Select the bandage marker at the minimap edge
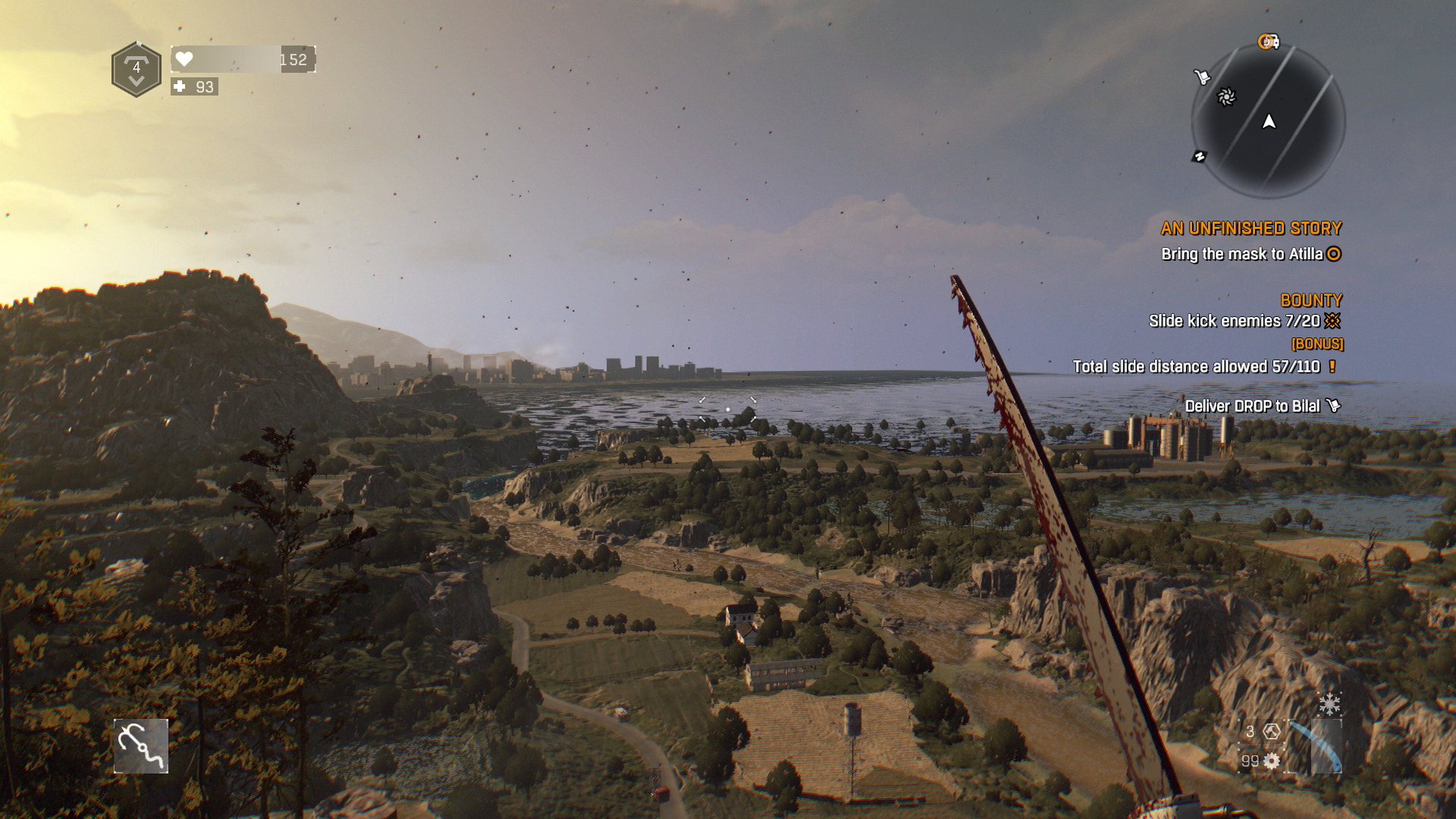 [1199, 157]
